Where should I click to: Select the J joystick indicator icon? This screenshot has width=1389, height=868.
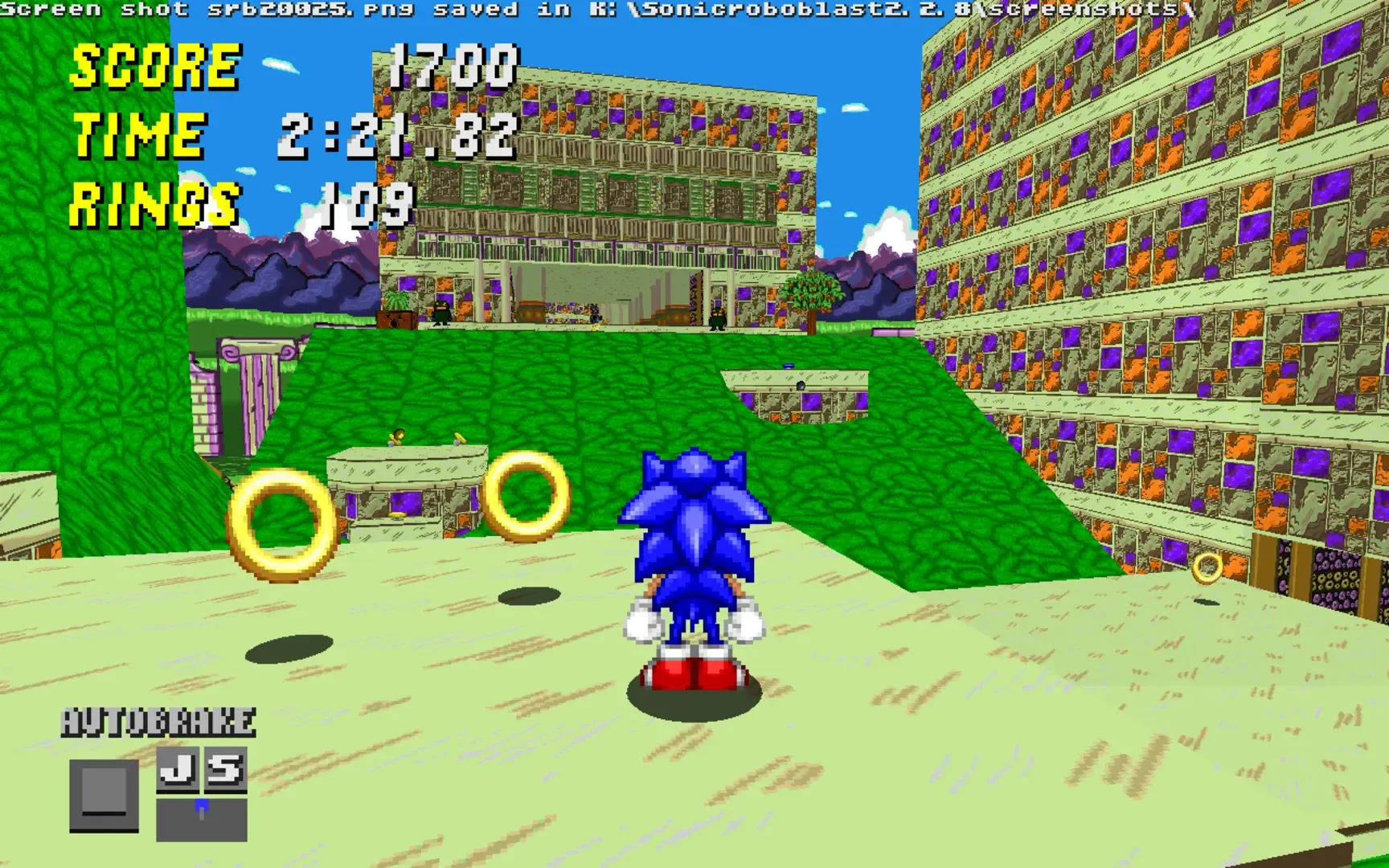[x=178, y=769]
